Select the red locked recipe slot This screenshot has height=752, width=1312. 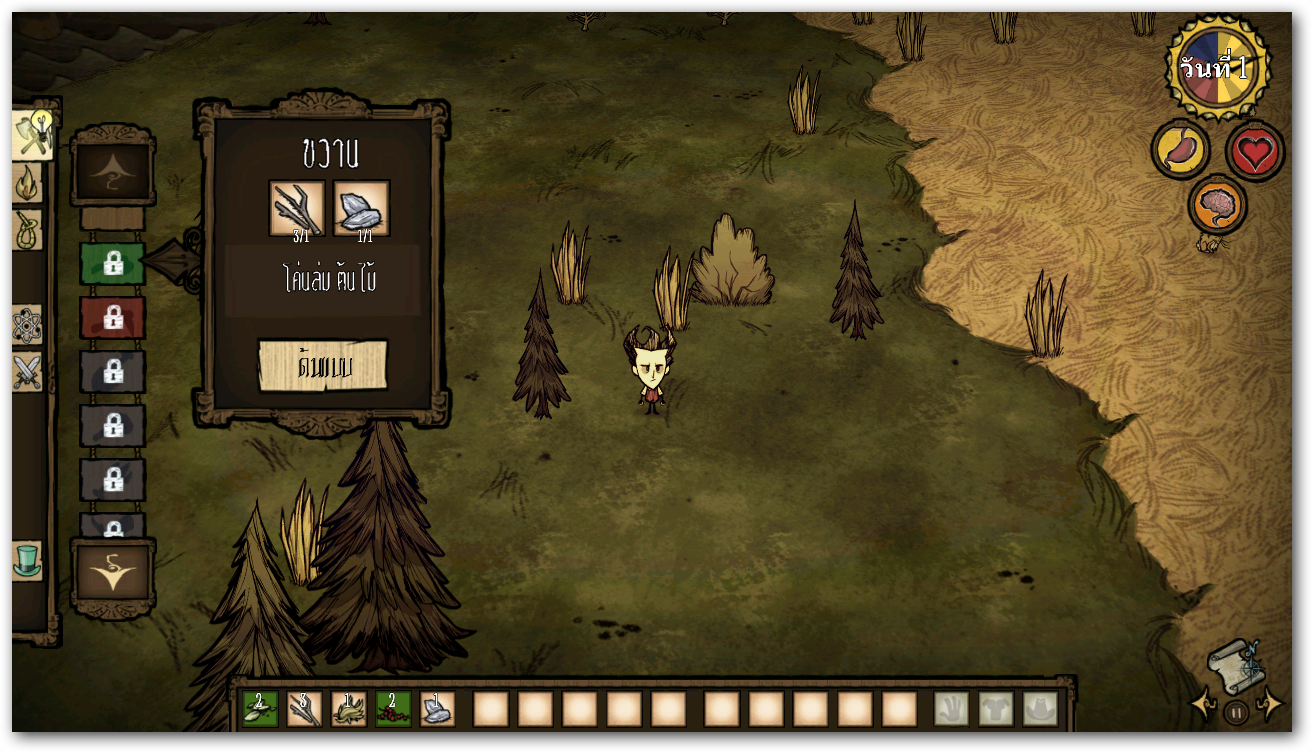click(x=112, y=318)
